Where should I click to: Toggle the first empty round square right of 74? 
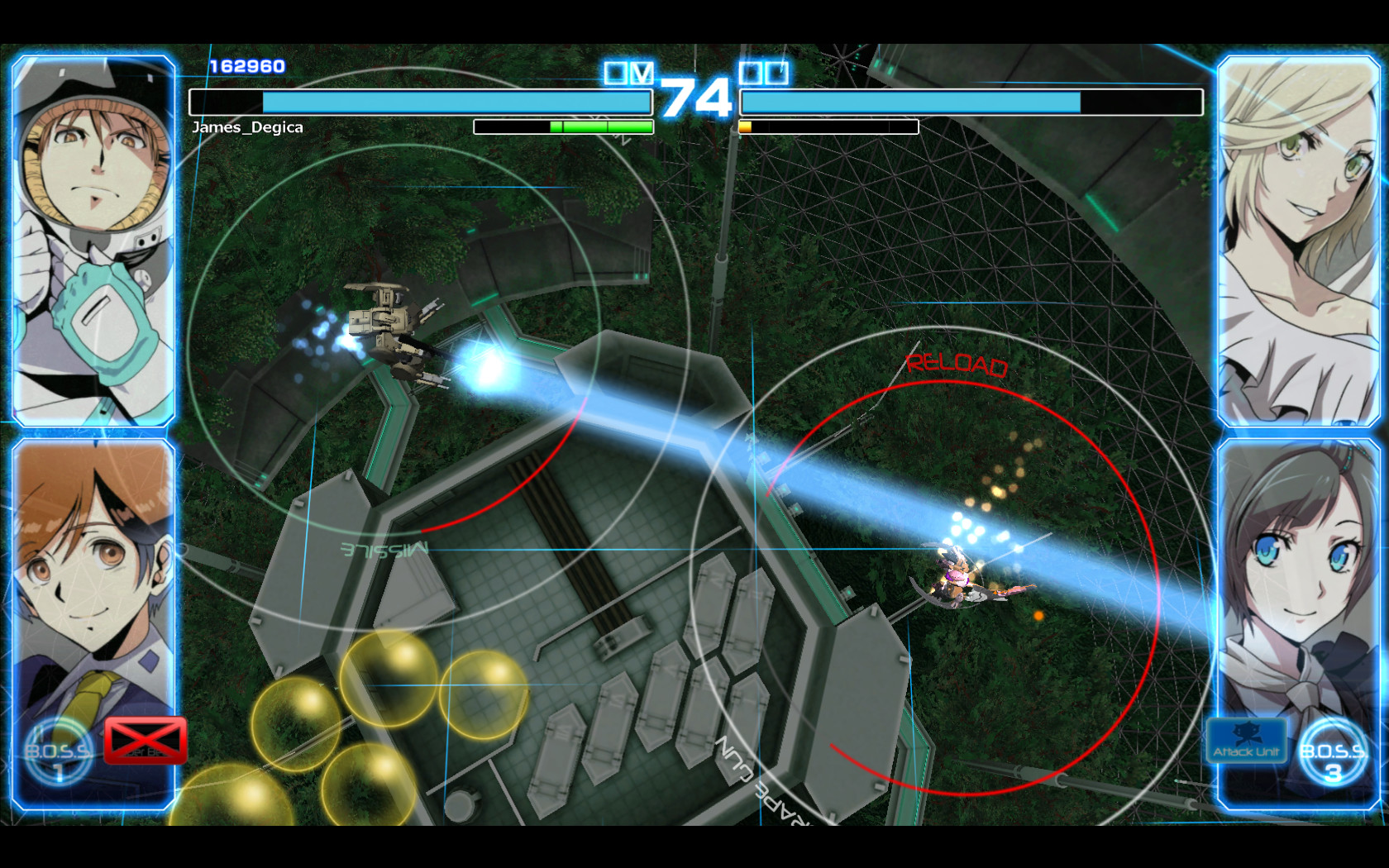[x=751, y=73]
